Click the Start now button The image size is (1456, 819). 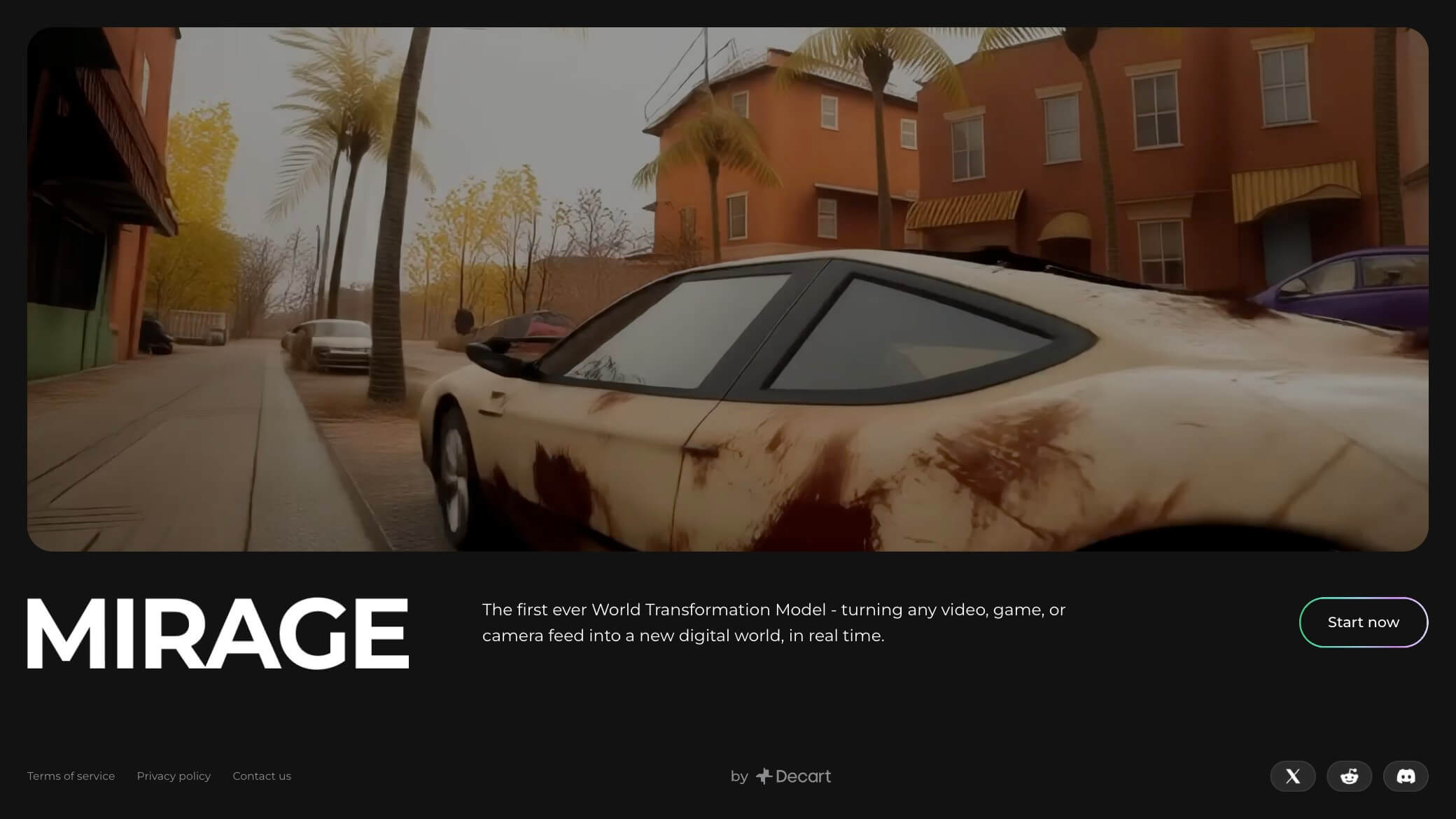1363,622
